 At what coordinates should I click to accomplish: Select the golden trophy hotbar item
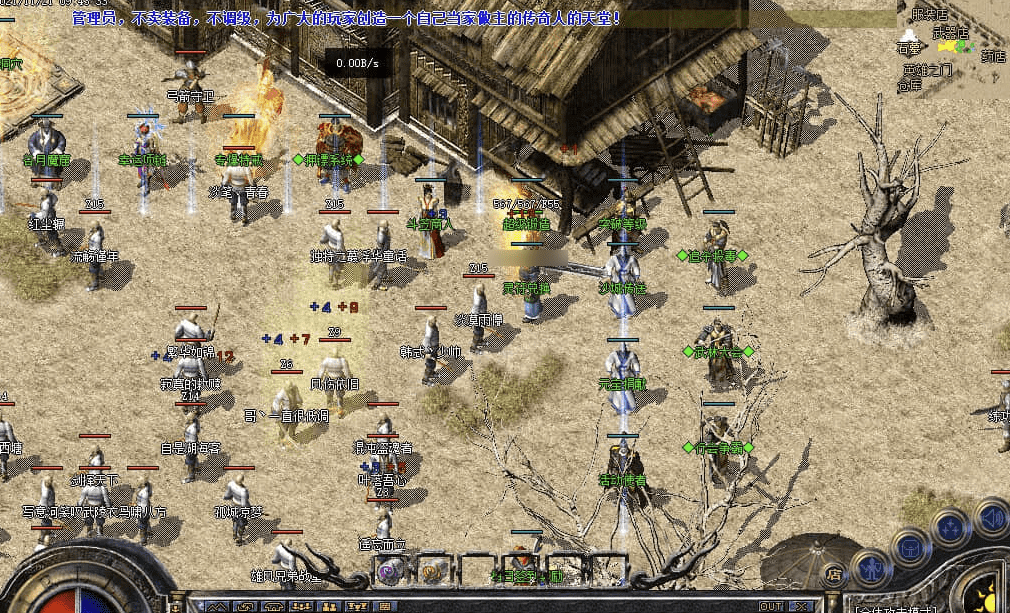click(434, 571)
